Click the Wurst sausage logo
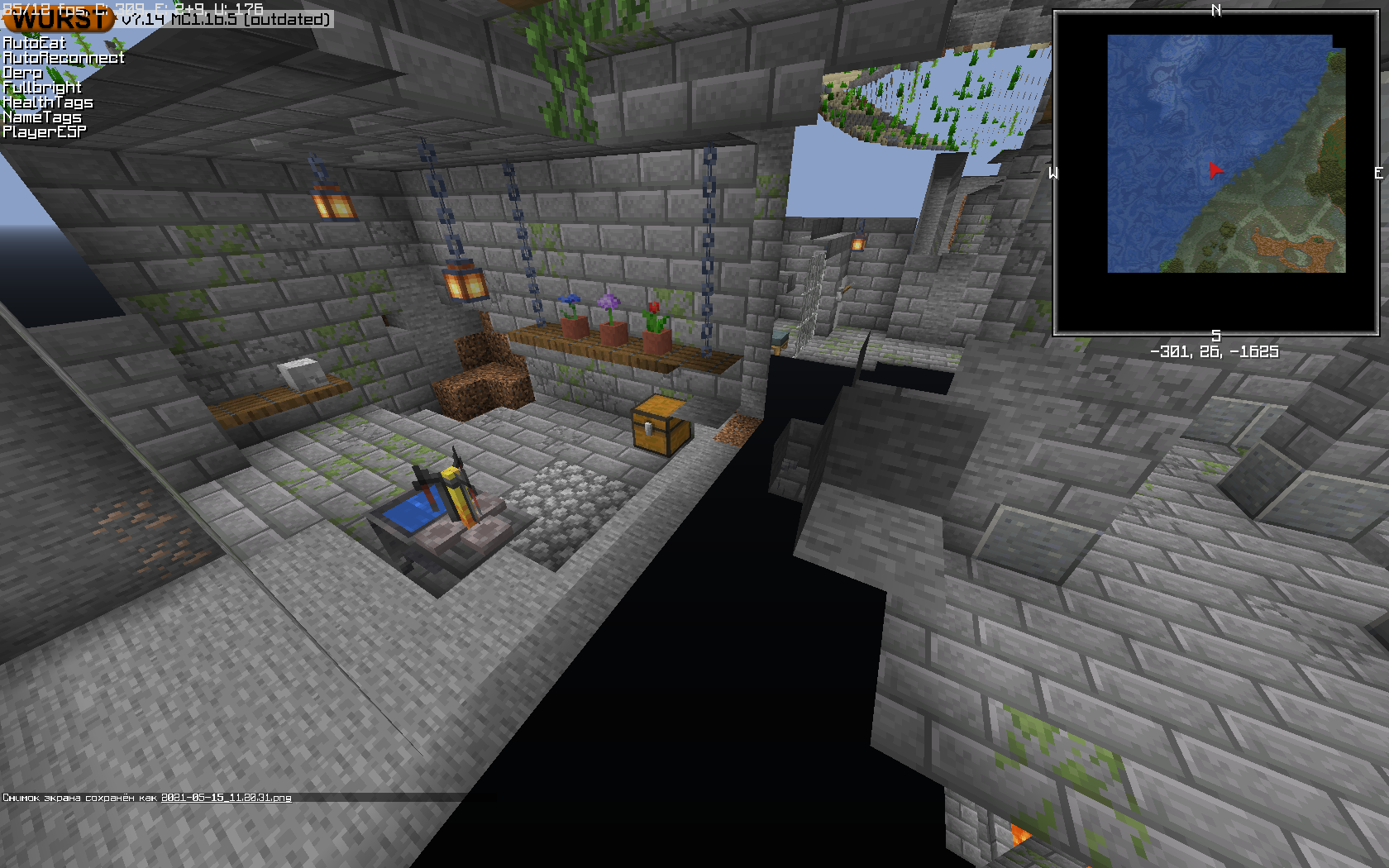This screenshot has height=868, width=1389. [58, 20]
